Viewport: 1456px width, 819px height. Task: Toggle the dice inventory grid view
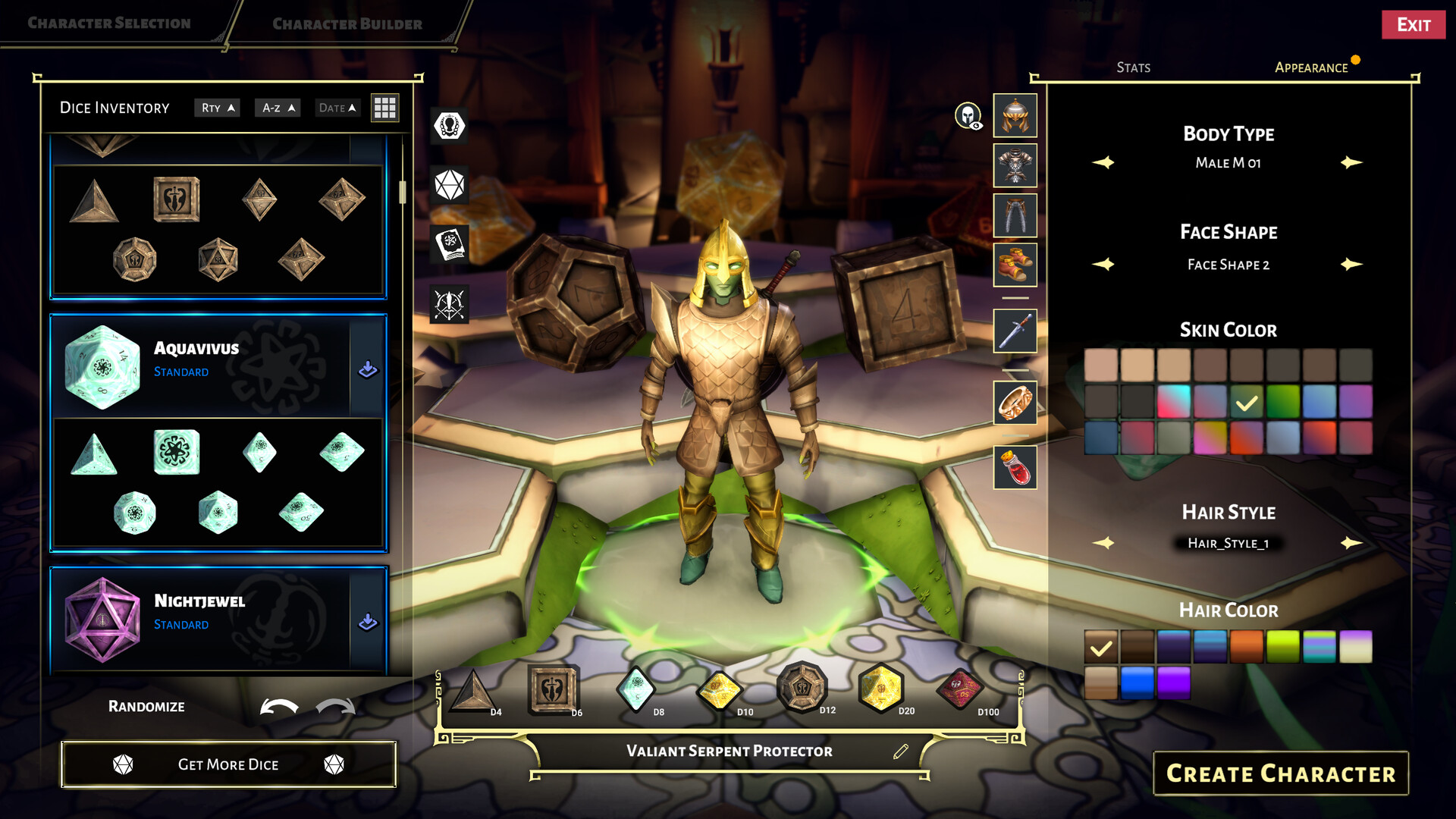coord(384,108)
